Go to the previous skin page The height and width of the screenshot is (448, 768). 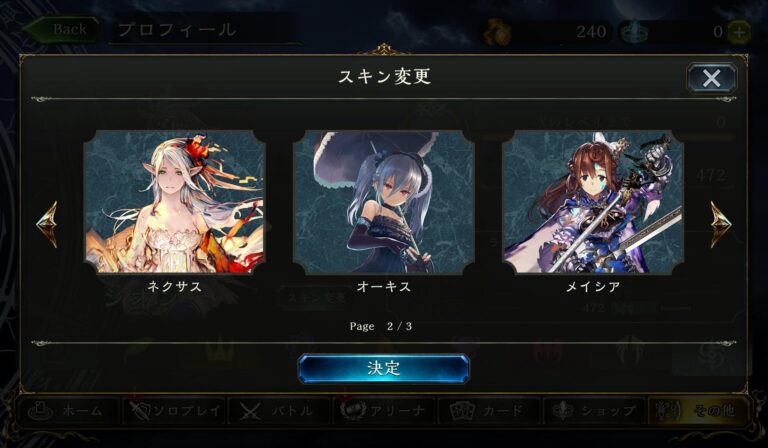coord(46,224)
